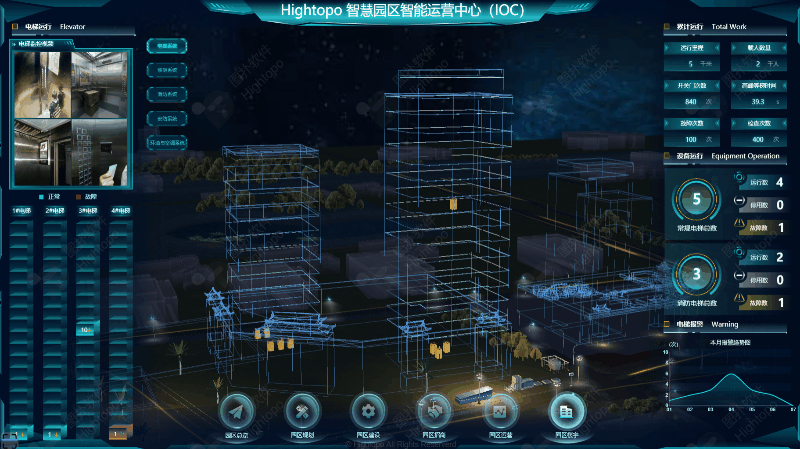
Task: Open the paper-plane icon in the bottom dock
Action: coord(236,411)
